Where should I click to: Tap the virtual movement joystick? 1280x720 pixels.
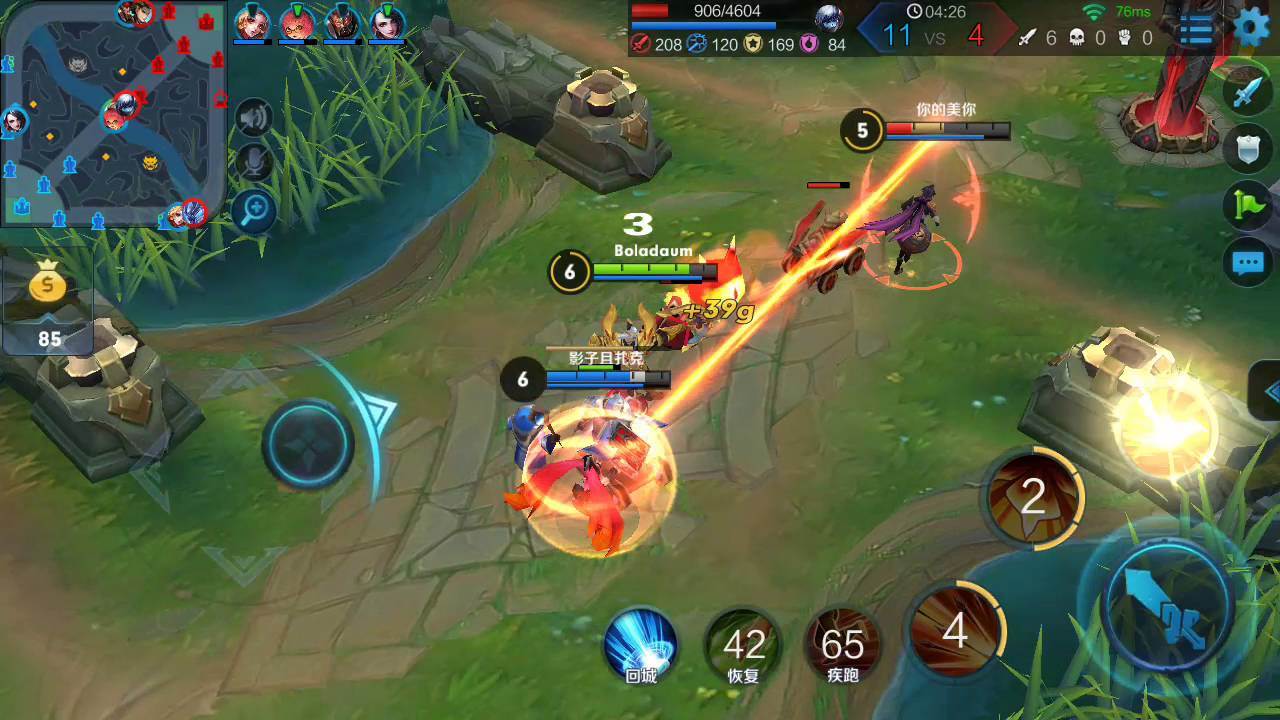pos(308,444)
